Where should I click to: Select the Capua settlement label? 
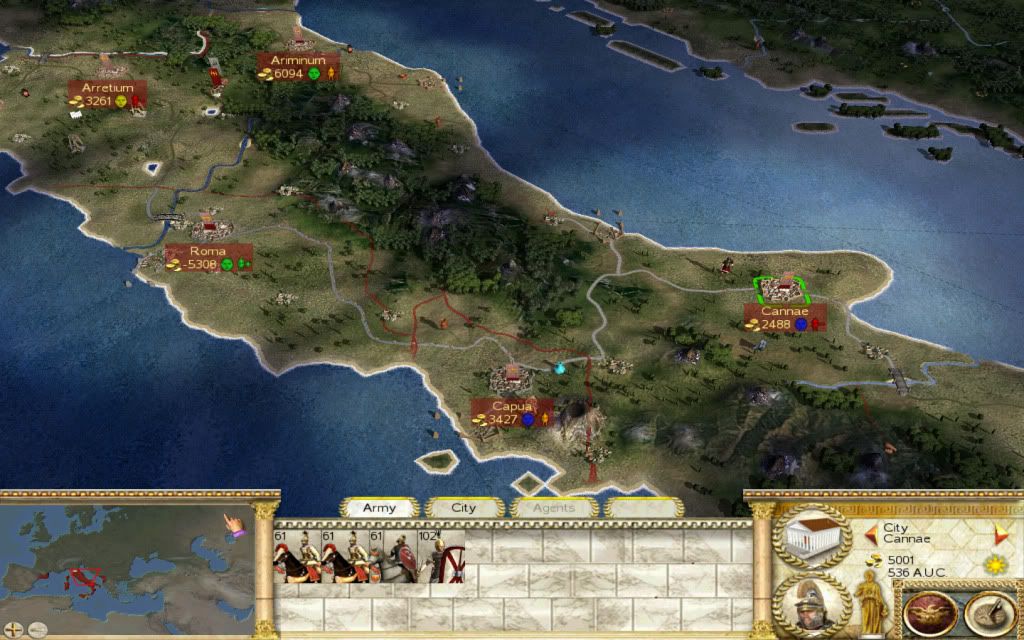tap(512, 412)
